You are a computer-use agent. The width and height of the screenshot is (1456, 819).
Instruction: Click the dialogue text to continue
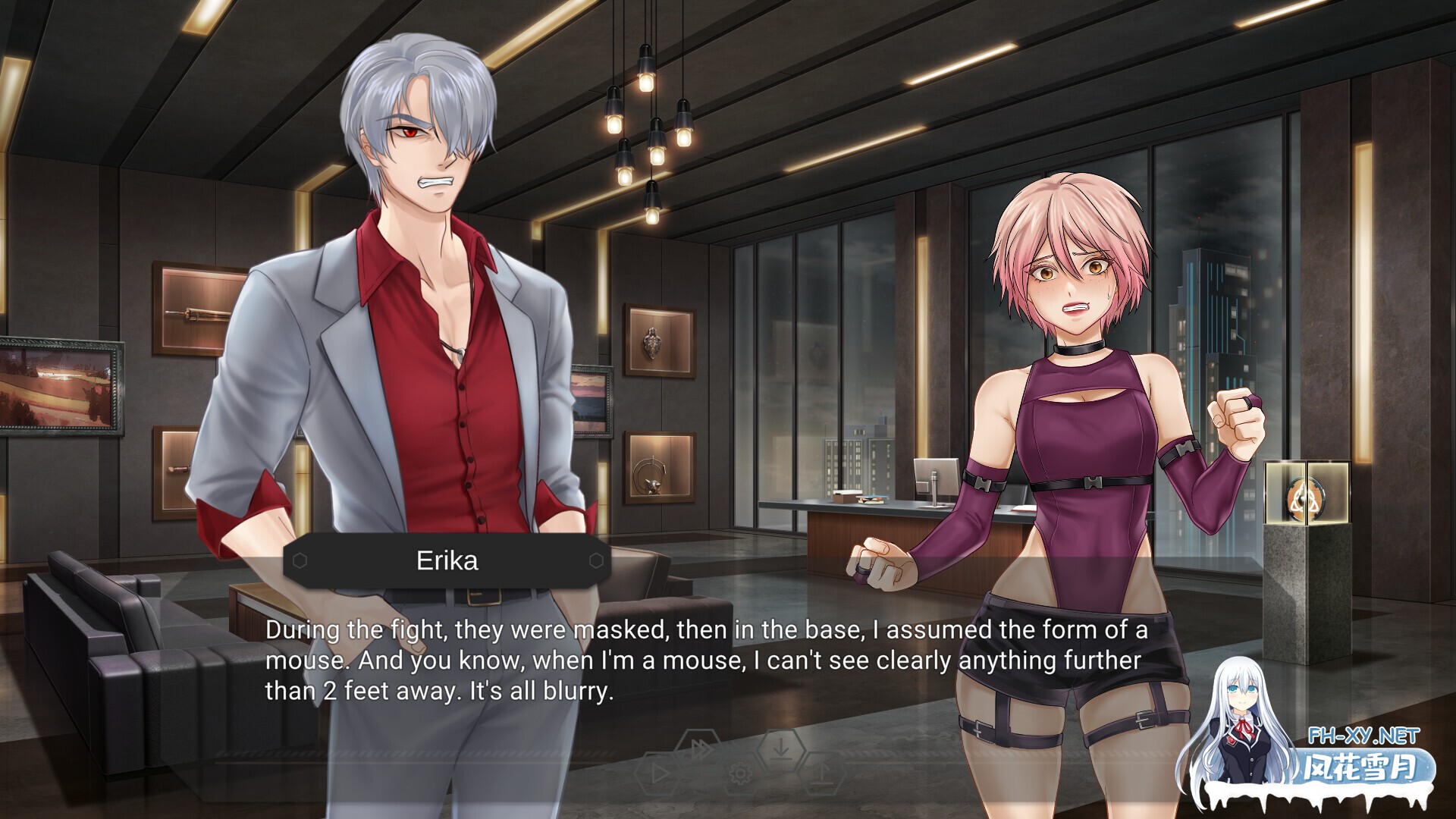point(705,661)
